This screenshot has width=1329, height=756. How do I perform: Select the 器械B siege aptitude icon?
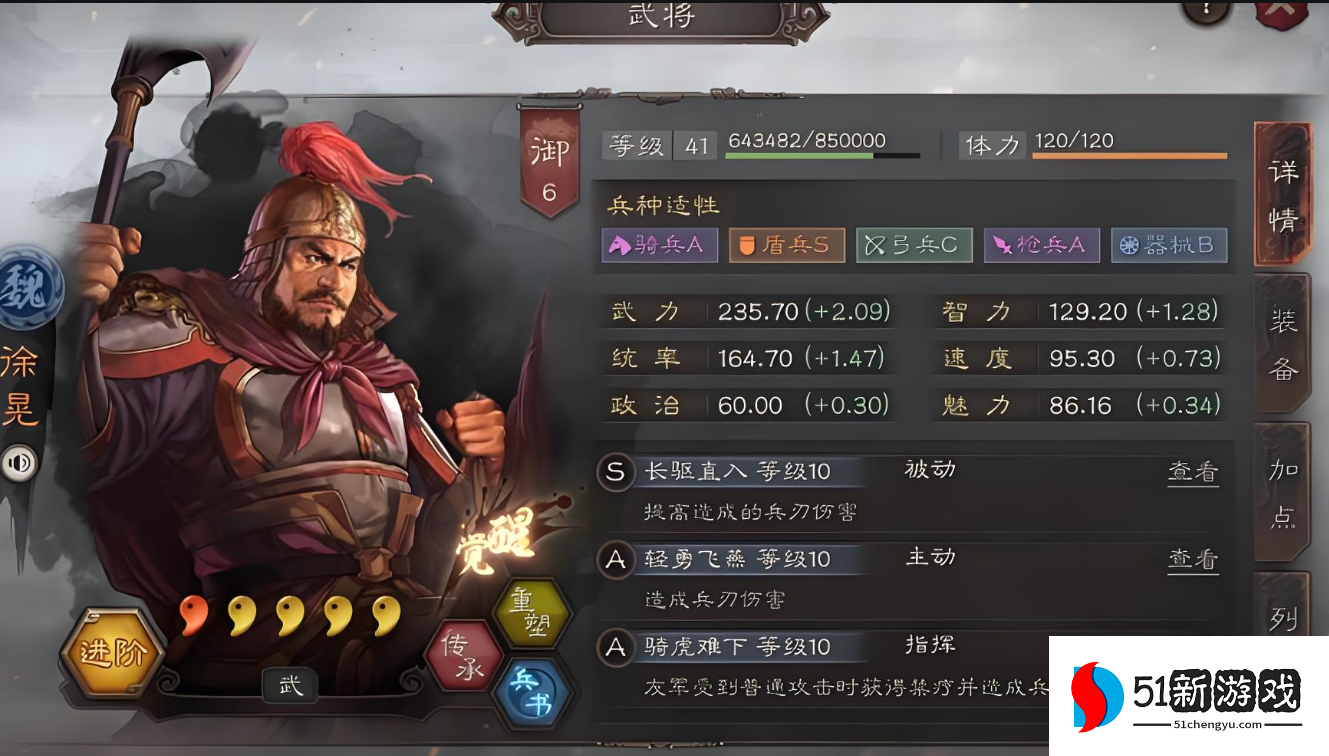1170,245
